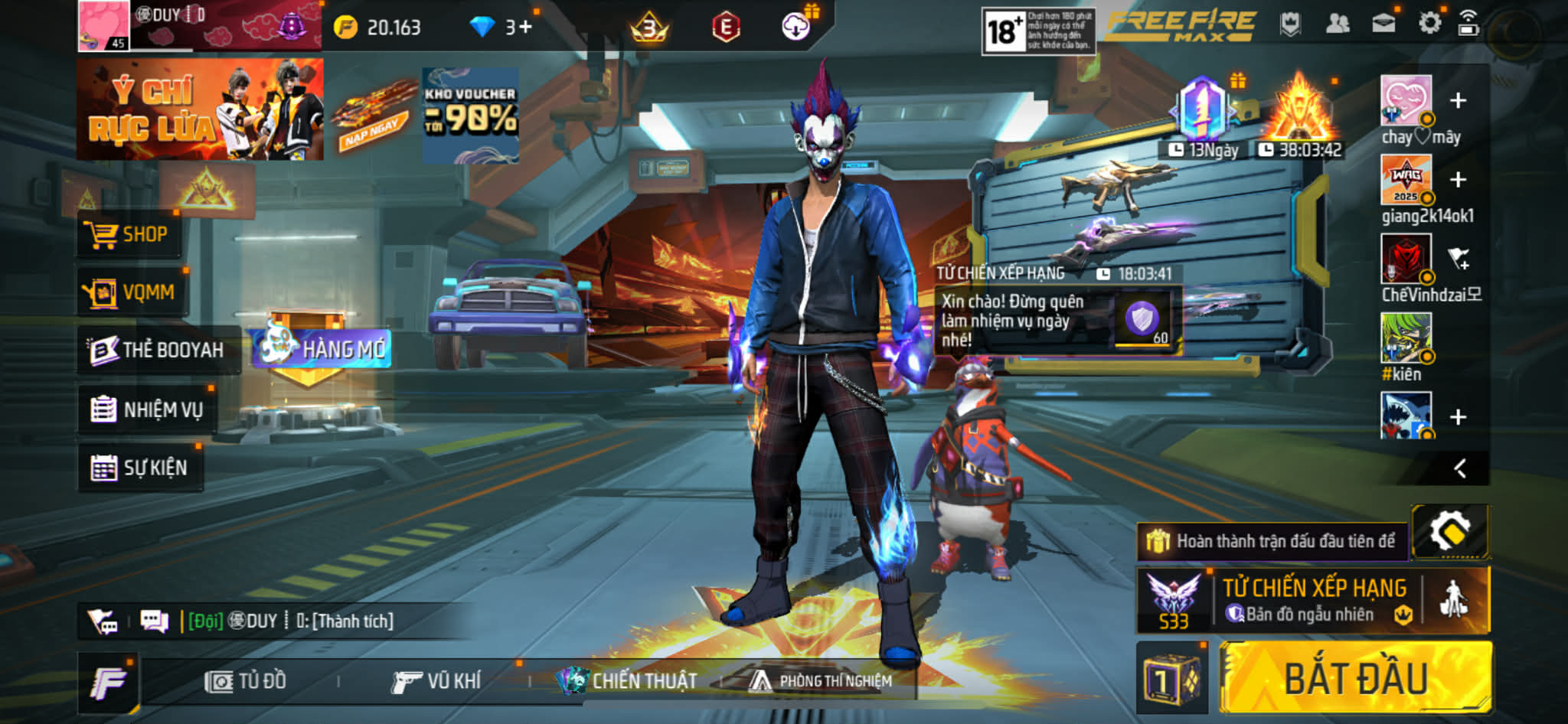This screenshot has height=724, width=1568.
Task: Open PHÒNG THÍ NGHIỆM tab
Action: click(x=821, y=680)
